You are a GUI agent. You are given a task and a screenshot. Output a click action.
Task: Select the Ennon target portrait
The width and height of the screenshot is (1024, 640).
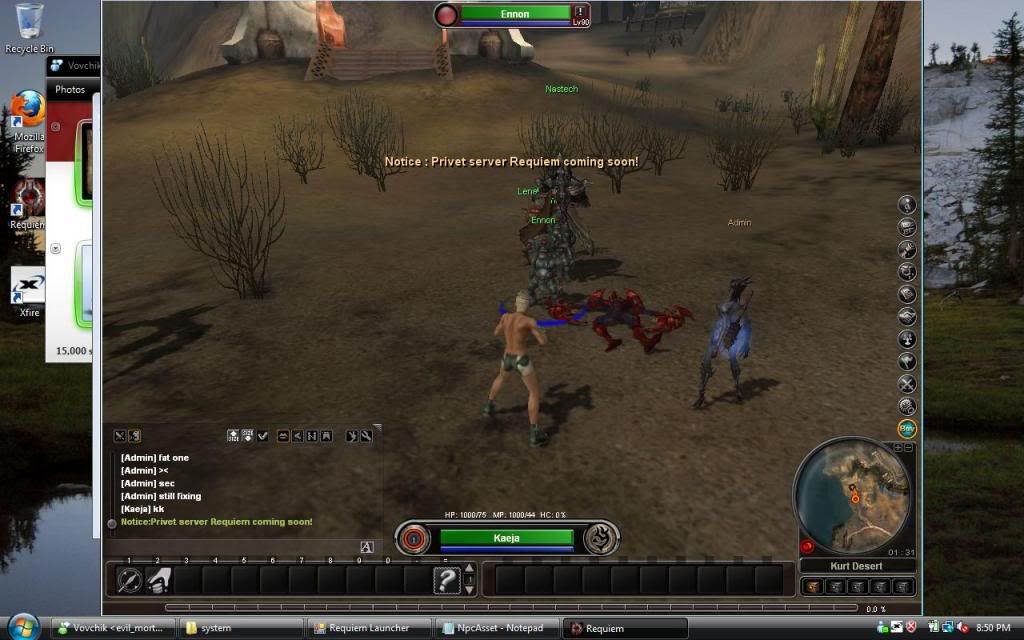point(447,15)
